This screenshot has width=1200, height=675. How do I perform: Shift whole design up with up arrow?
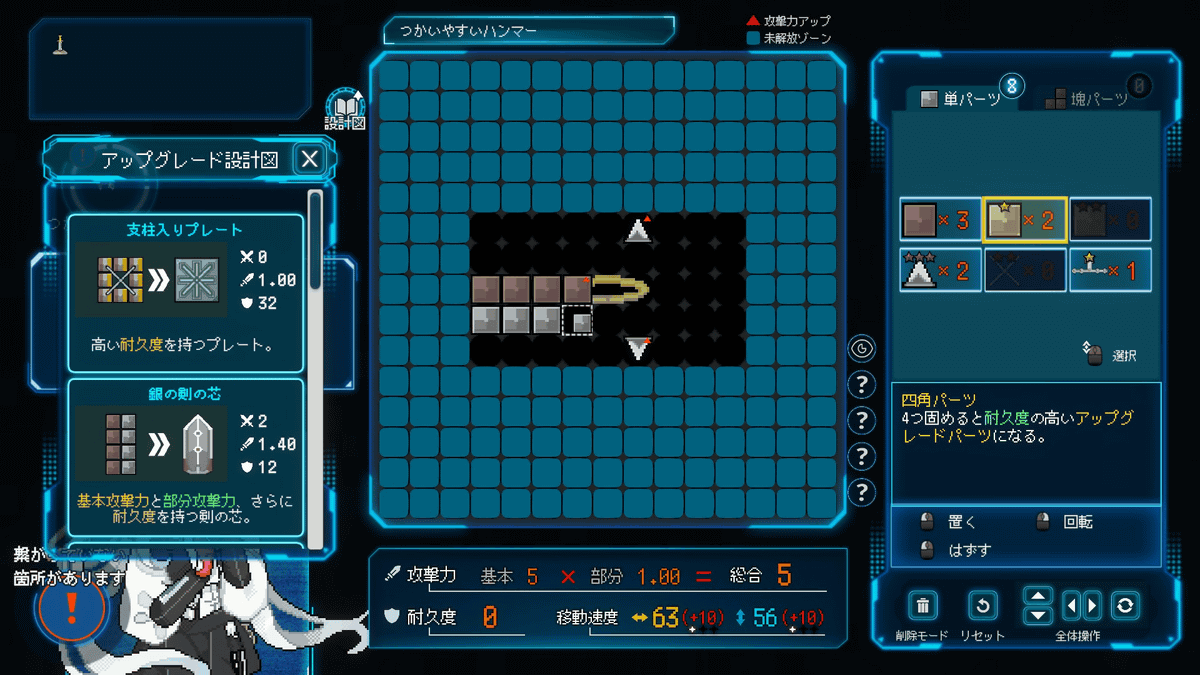coord(1039,594)
